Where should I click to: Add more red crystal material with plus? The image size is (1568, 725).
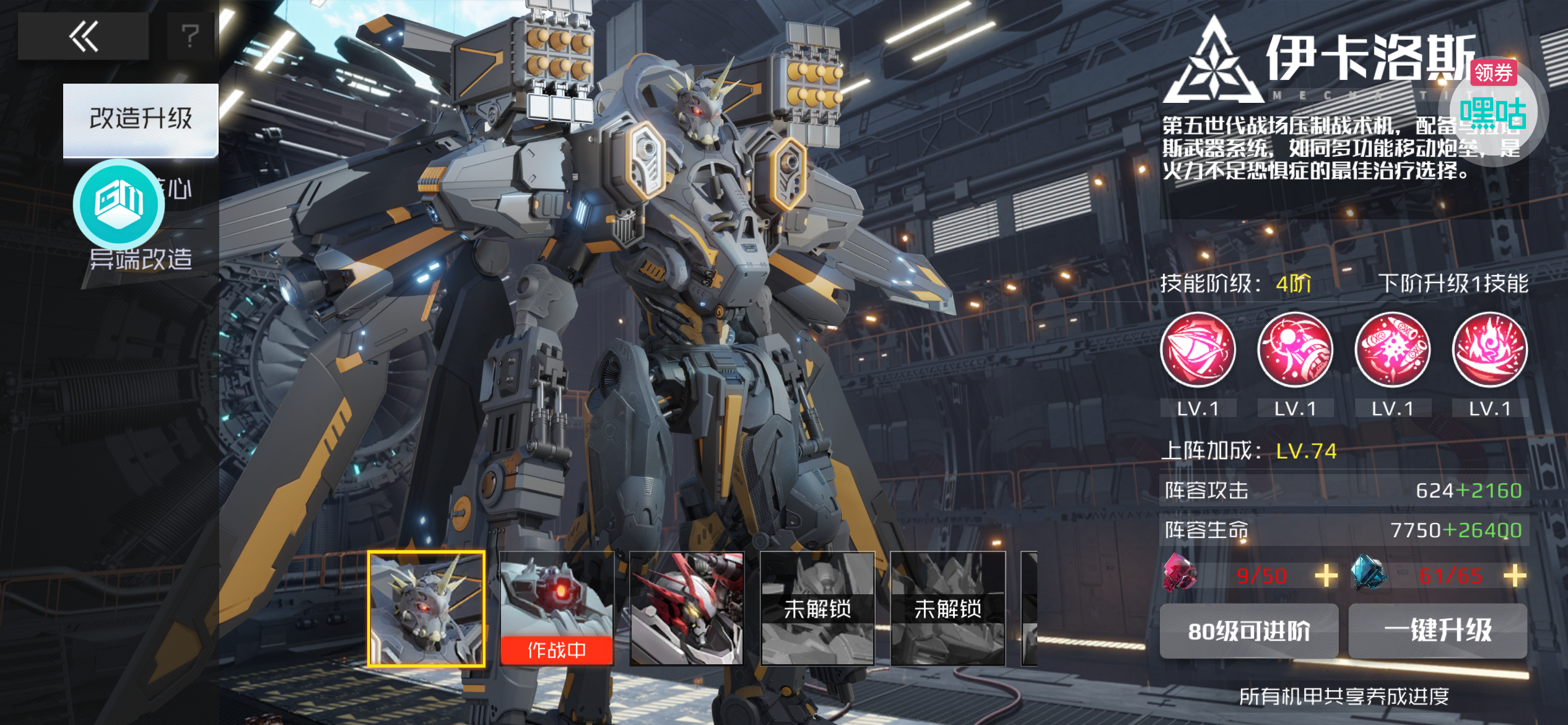point(1326,576)
